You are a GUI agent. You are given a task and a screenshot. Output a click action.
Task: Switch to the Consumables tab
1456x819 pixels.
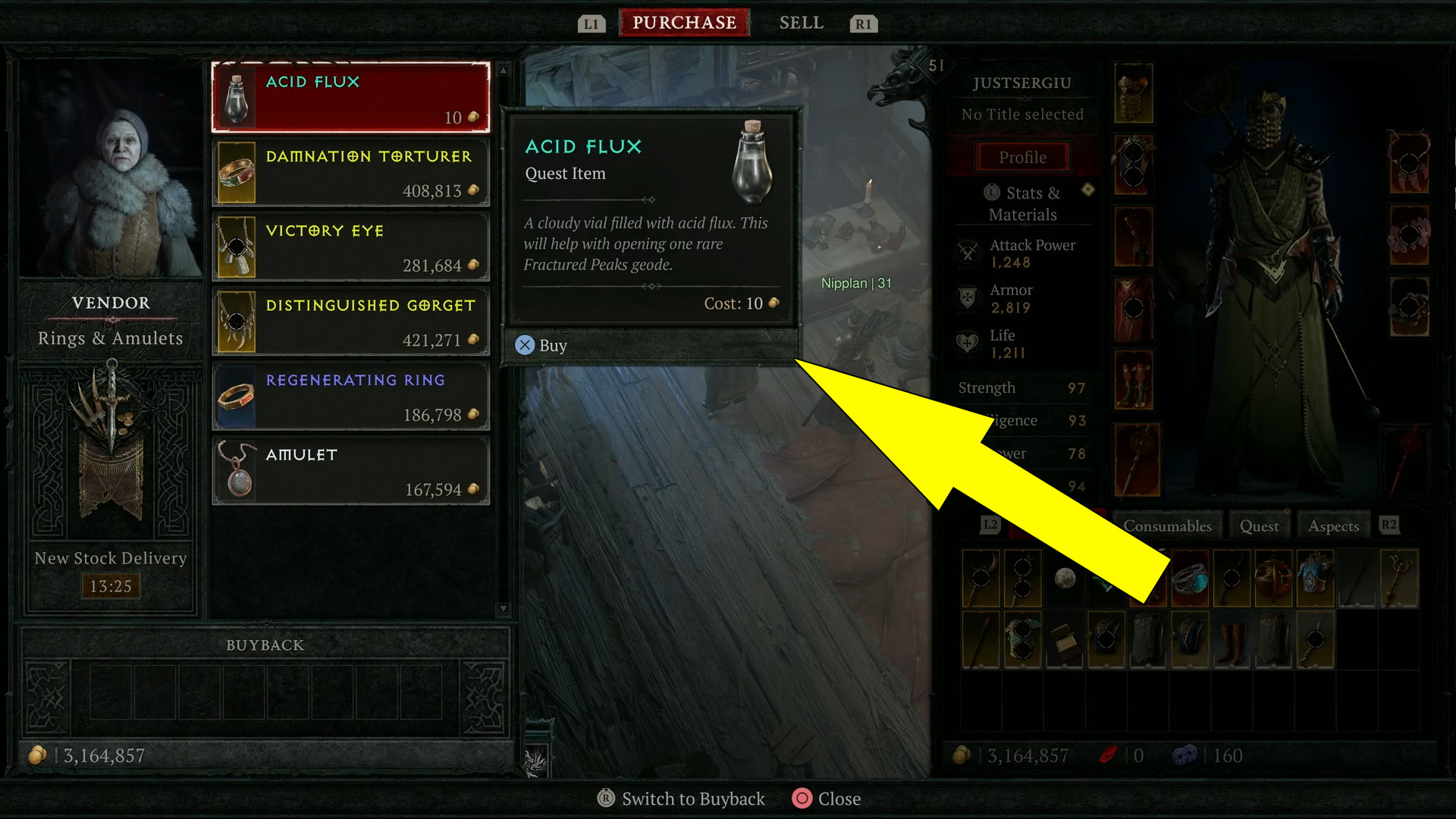click(1168, 525)
